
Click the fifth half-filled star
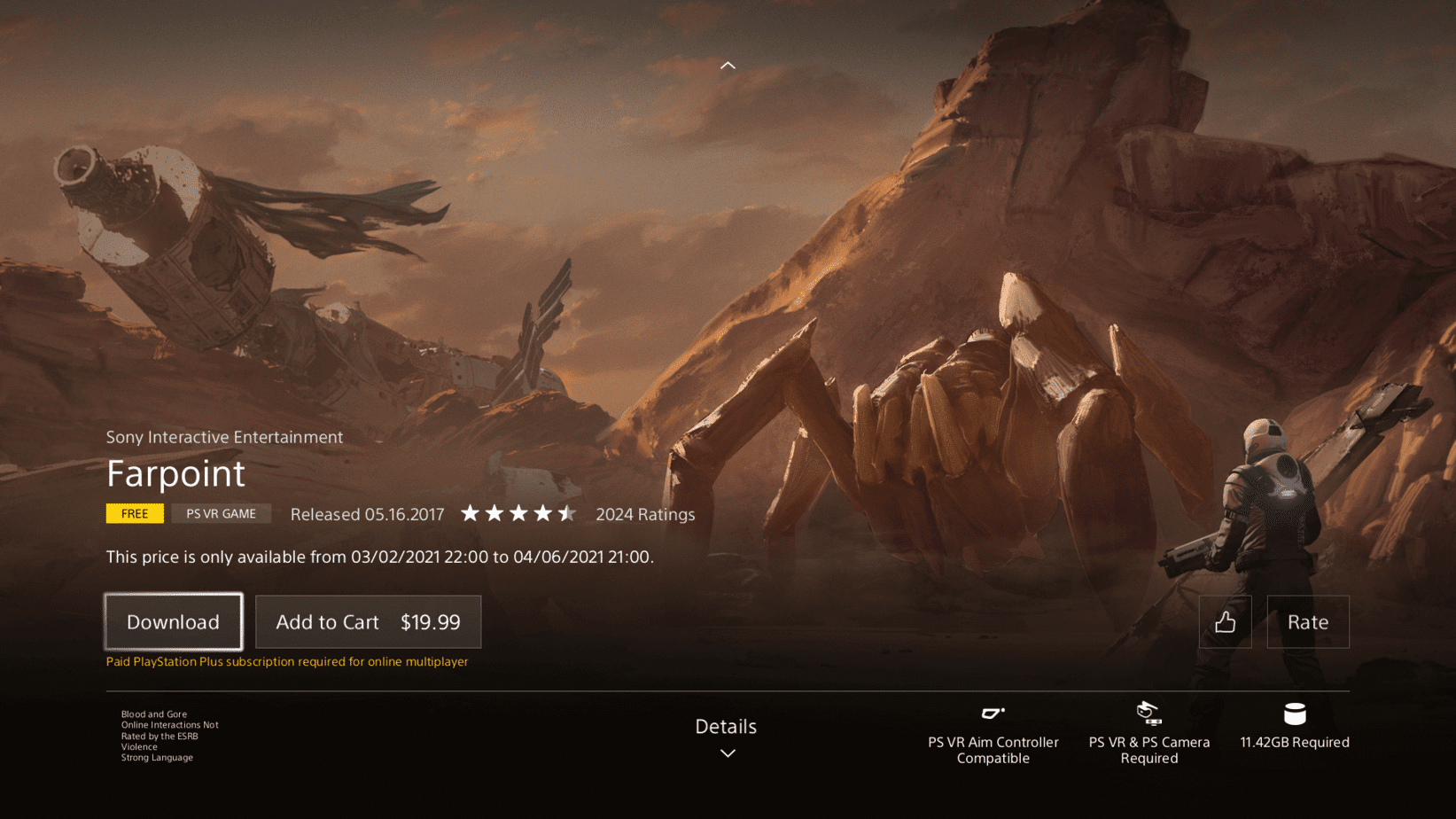568,512
